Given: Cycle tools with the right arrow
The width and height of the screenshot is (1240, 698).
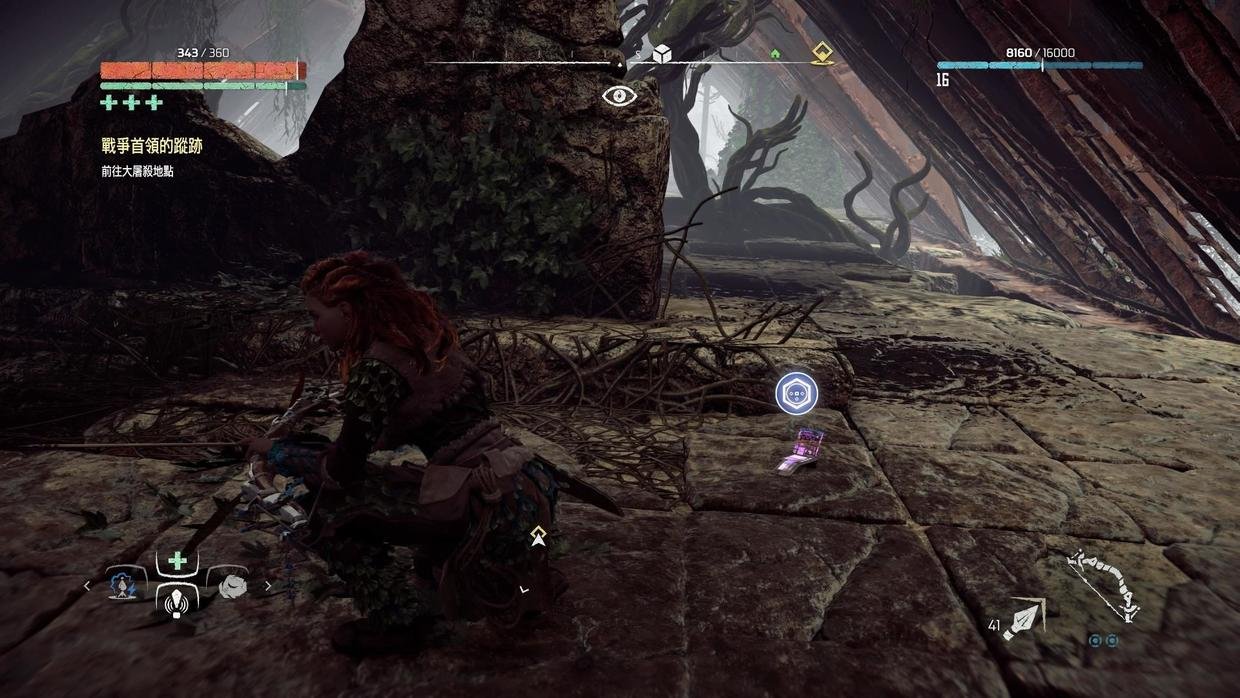Looking at the screenshot, I should tap(268, 586).
